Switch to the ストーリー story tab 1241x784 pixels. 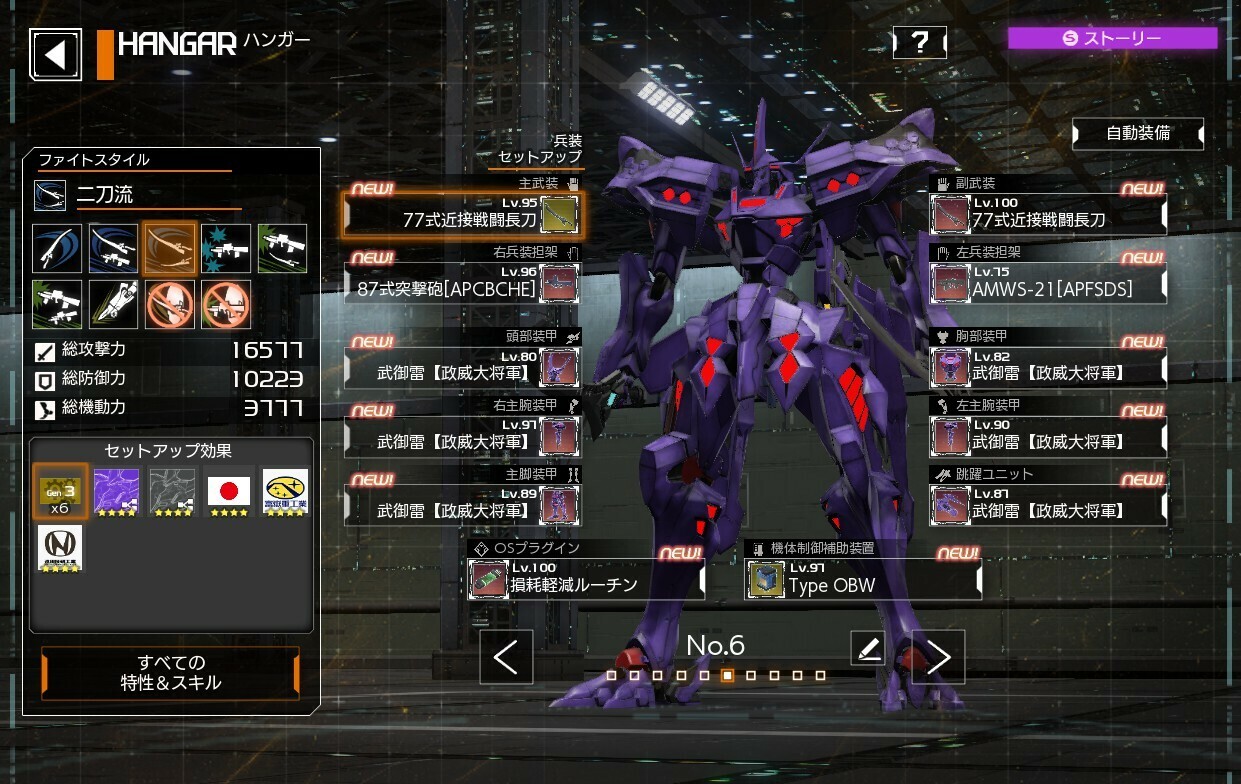click(1112, 39)
